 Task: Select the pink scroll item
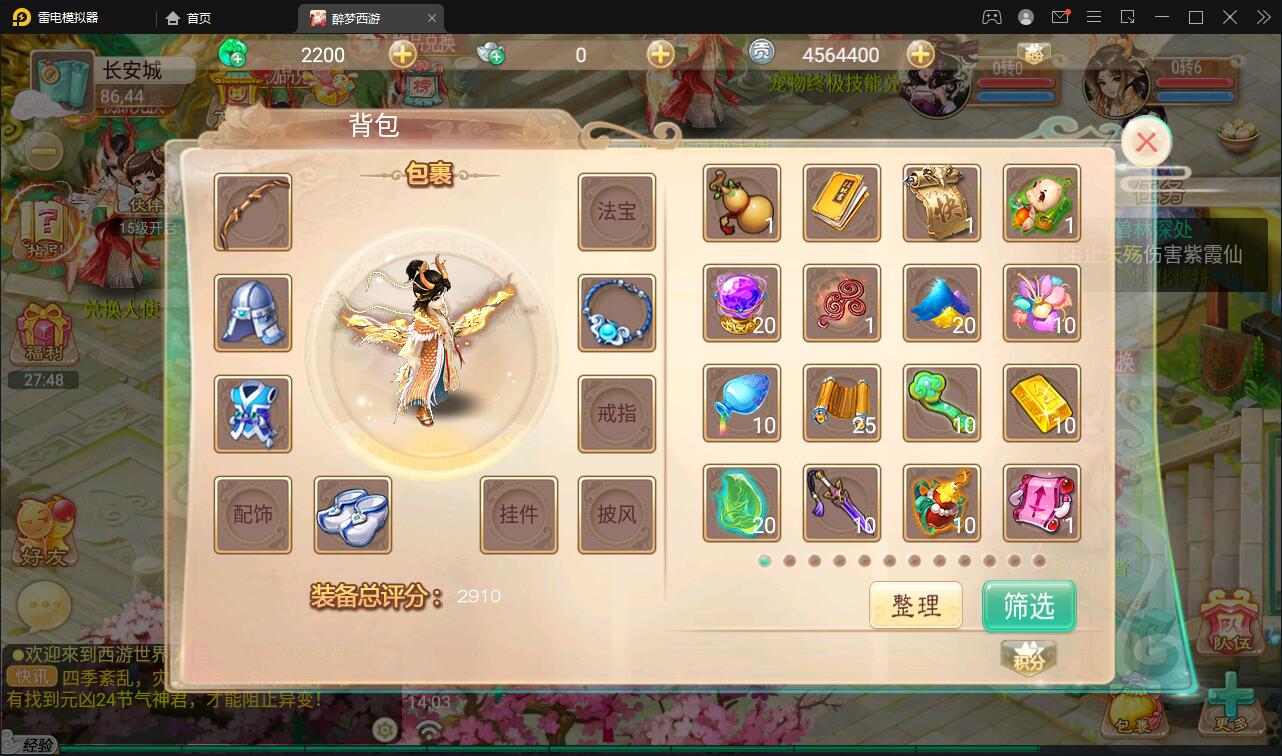[x=1042, y=503]
